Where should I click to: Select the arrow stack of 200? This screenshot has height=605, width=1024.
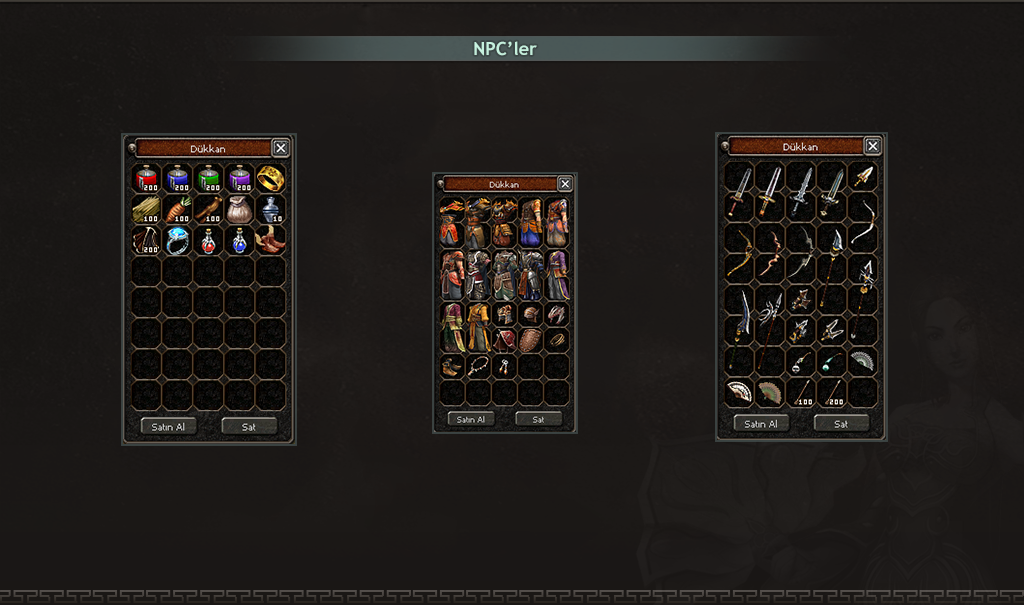[832, 392]
